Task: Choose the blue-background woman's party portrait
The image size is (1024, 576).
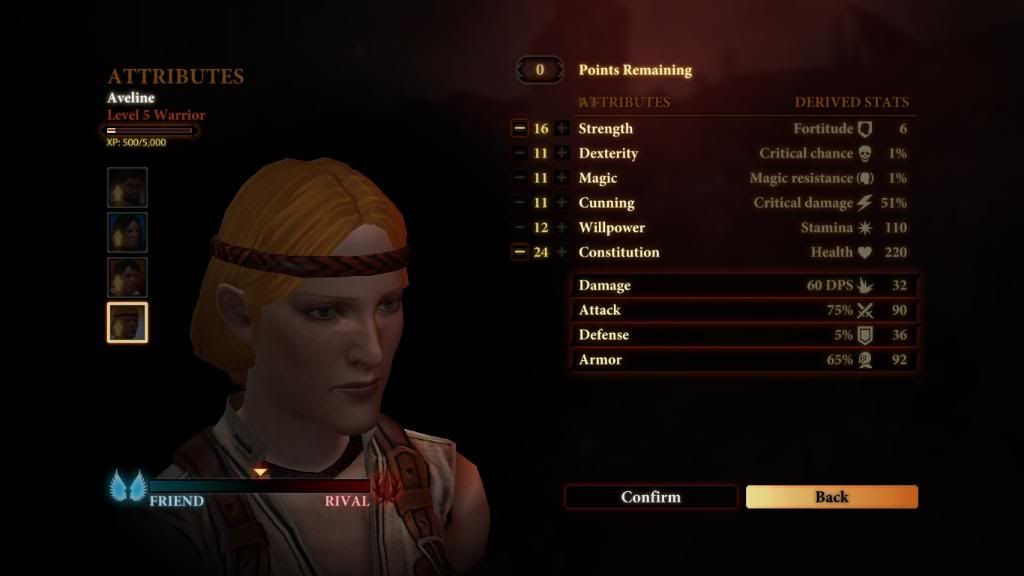Action: (x=128, y=232)
